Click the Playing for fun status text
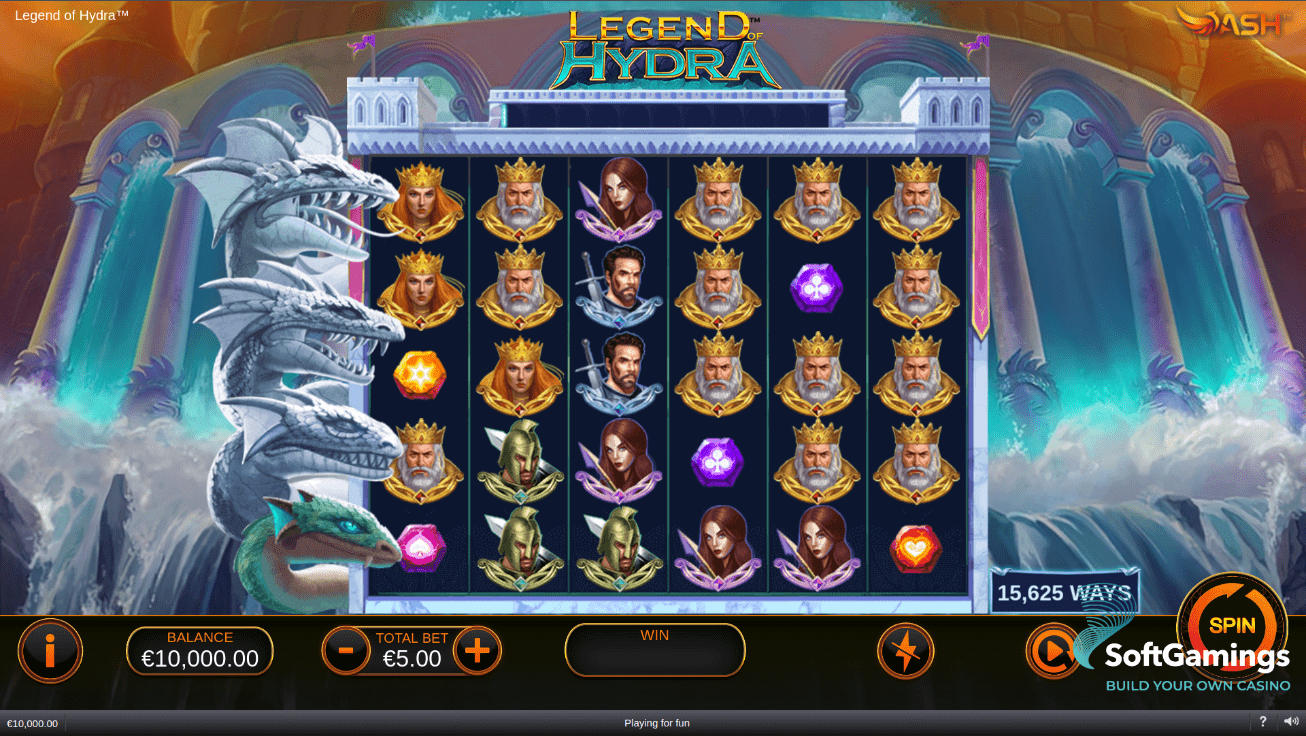This screenshot has width=1306, height=736. click(x=657, y=722)
